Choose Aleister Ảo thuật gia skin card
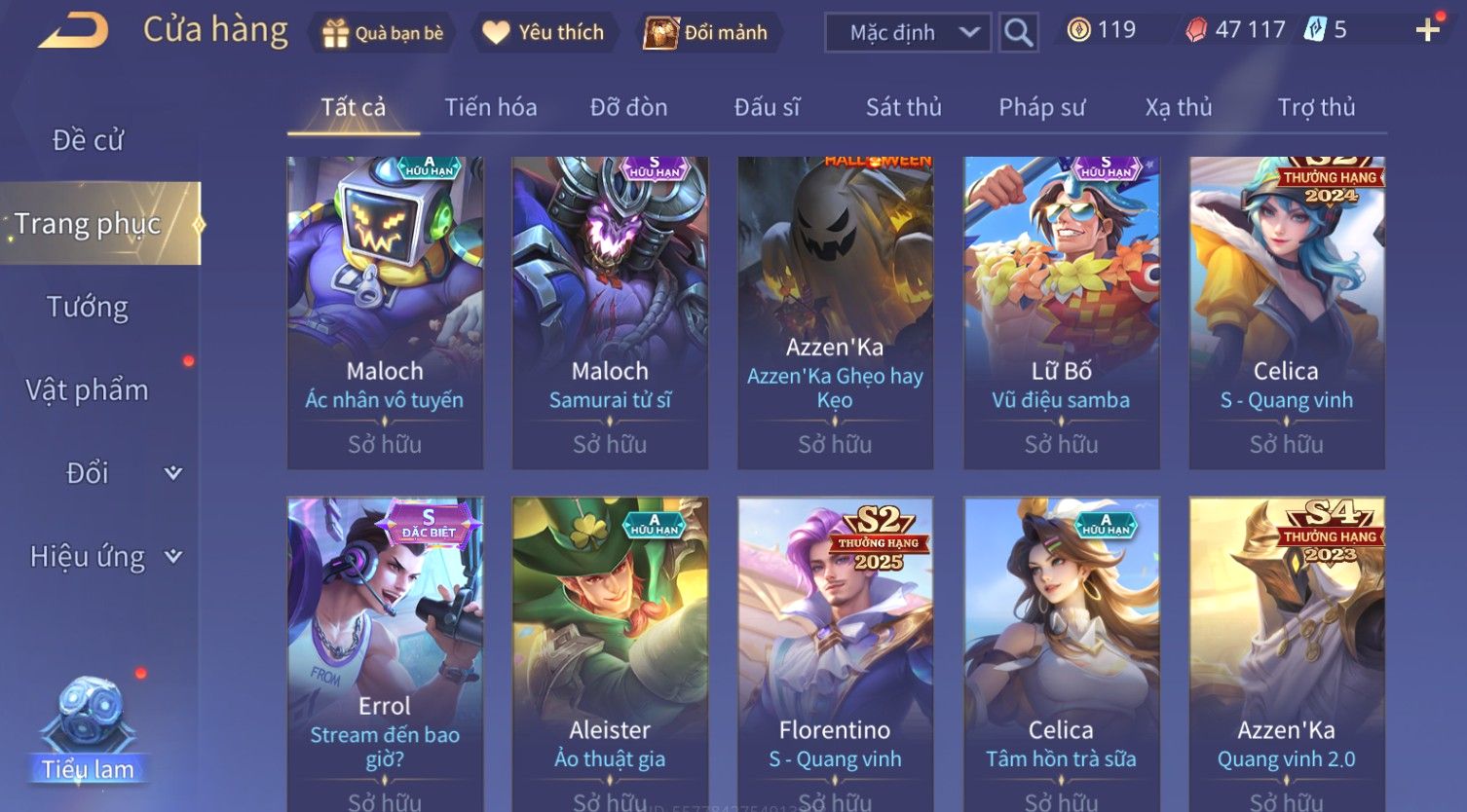This screenshot has width=1467, height=812. [x=610, y=652]
